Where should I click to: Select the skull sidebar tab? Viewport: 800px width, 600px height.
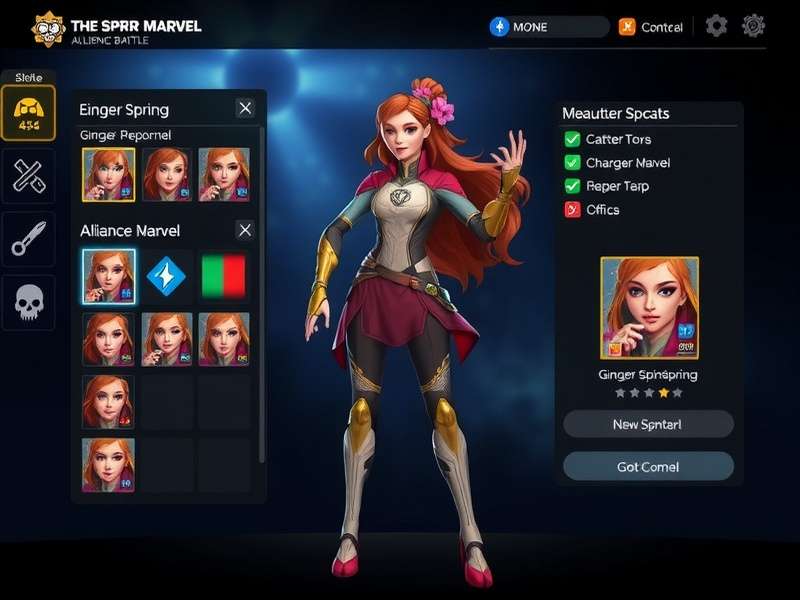(x=28, y=299)
